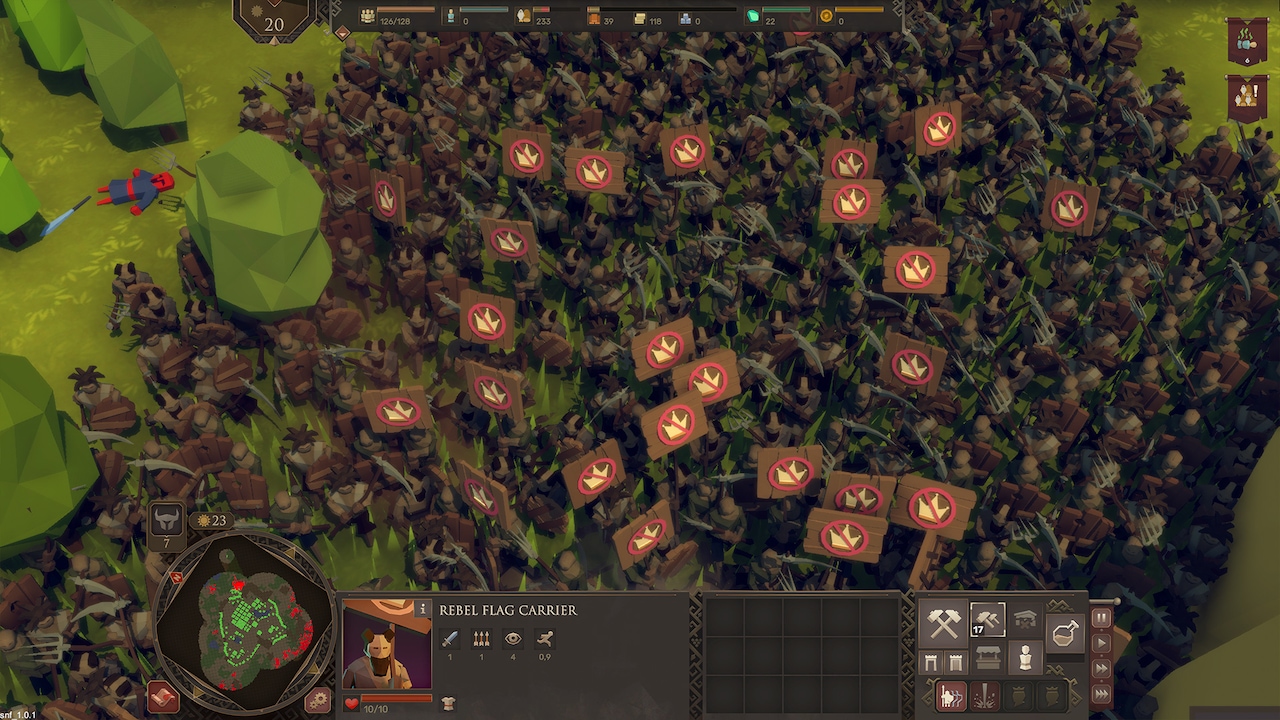This screenshot has width=1280, height=720.
Task: Set triple fast-forward game speed
Action: pyautogui.click(x=1101, y=693)
